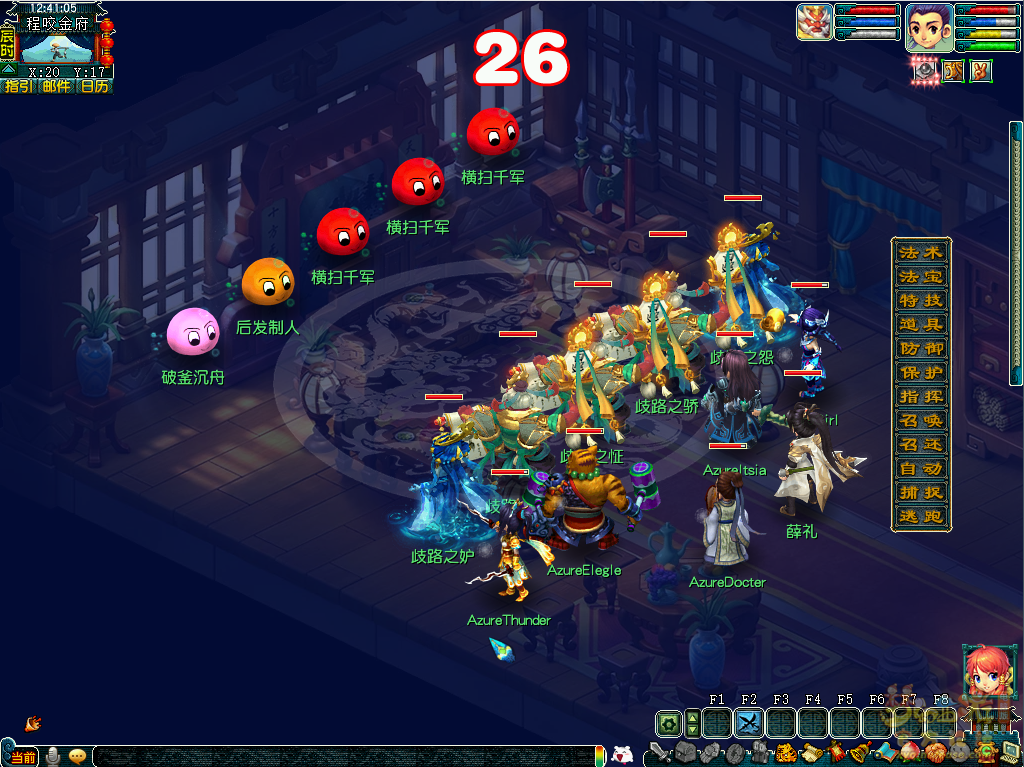The height and width of the screenshot is (767, 1024).
Task: Open the 邮件 mail button
Action: coord(56,87)
